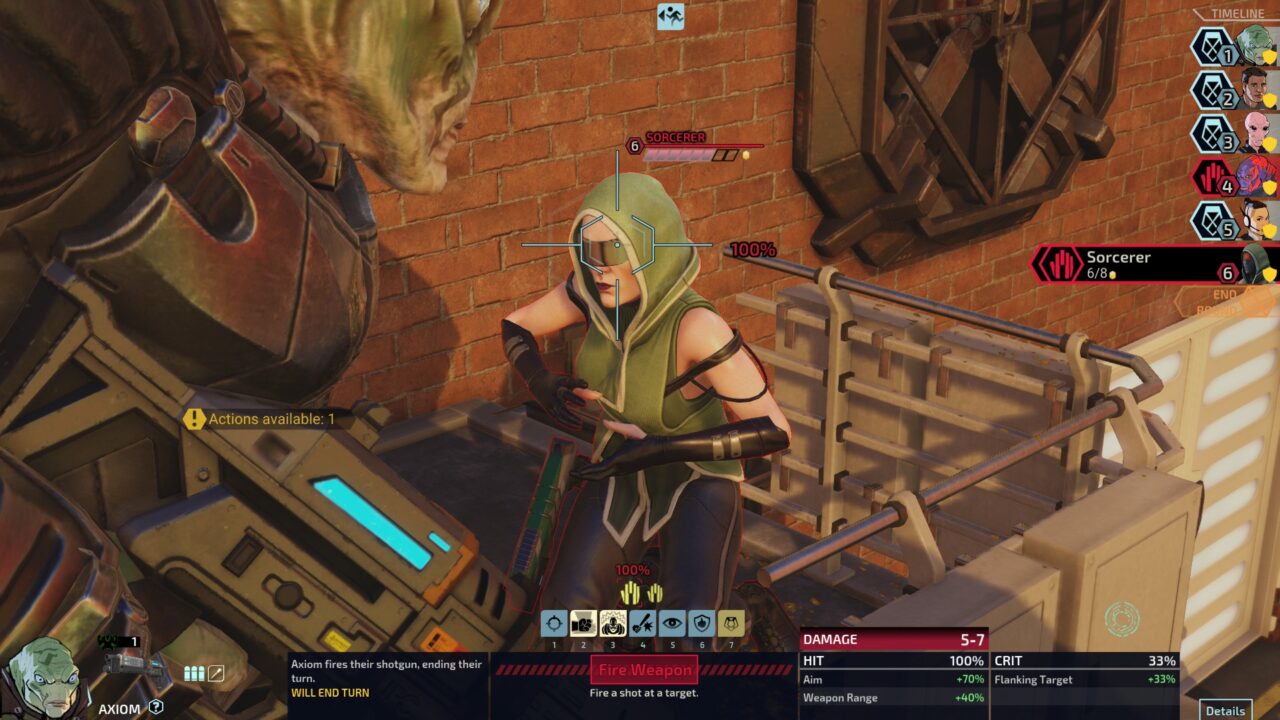This screenshot has height=720, width=1280.
Task: Pick the green alien portrait in timeline slot 1
Action: [x=1255, y=46]
